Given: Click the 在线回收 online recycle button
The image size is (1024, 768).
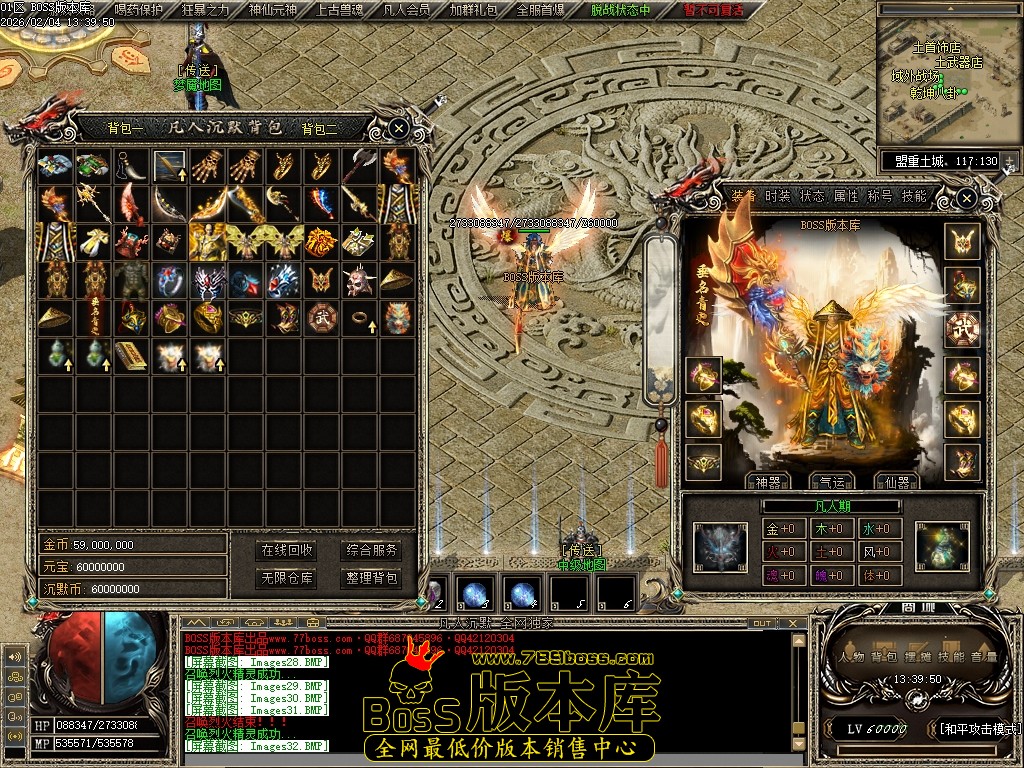Looking at the screenshot, I should [x=287, y=550].
